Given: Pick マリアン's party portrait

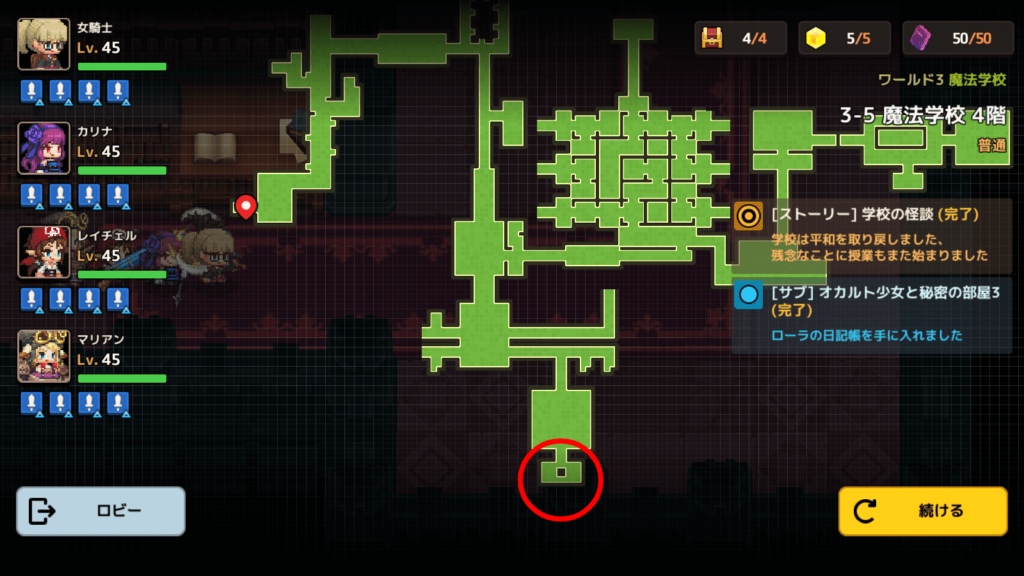Looking at the screenshot, I should click(44, 356).
